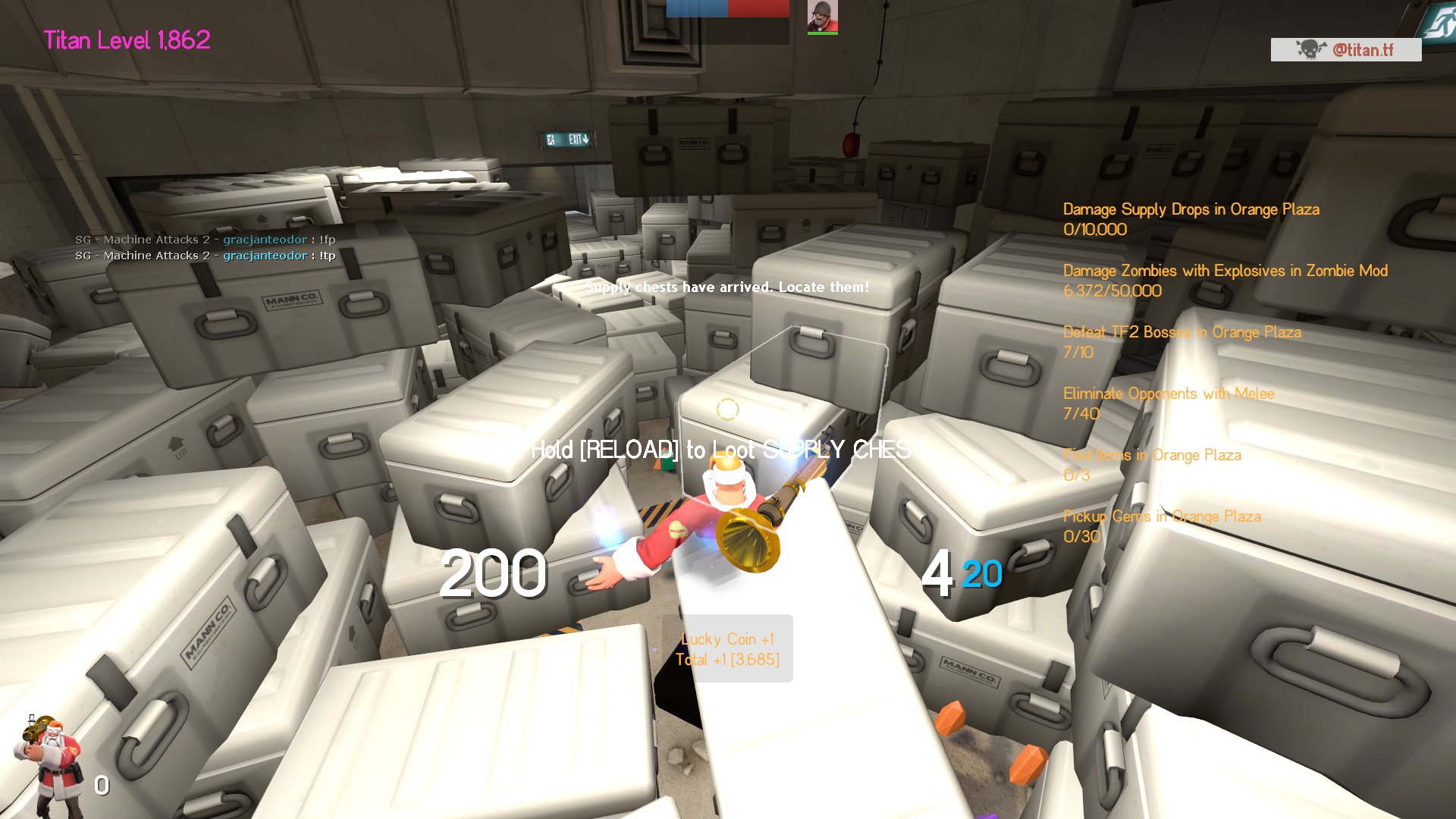The height and width of the screenshot is (819, 1456).
Task: Open the Damage Zombies with Explosives objective
Action: tap(1225, 280)
